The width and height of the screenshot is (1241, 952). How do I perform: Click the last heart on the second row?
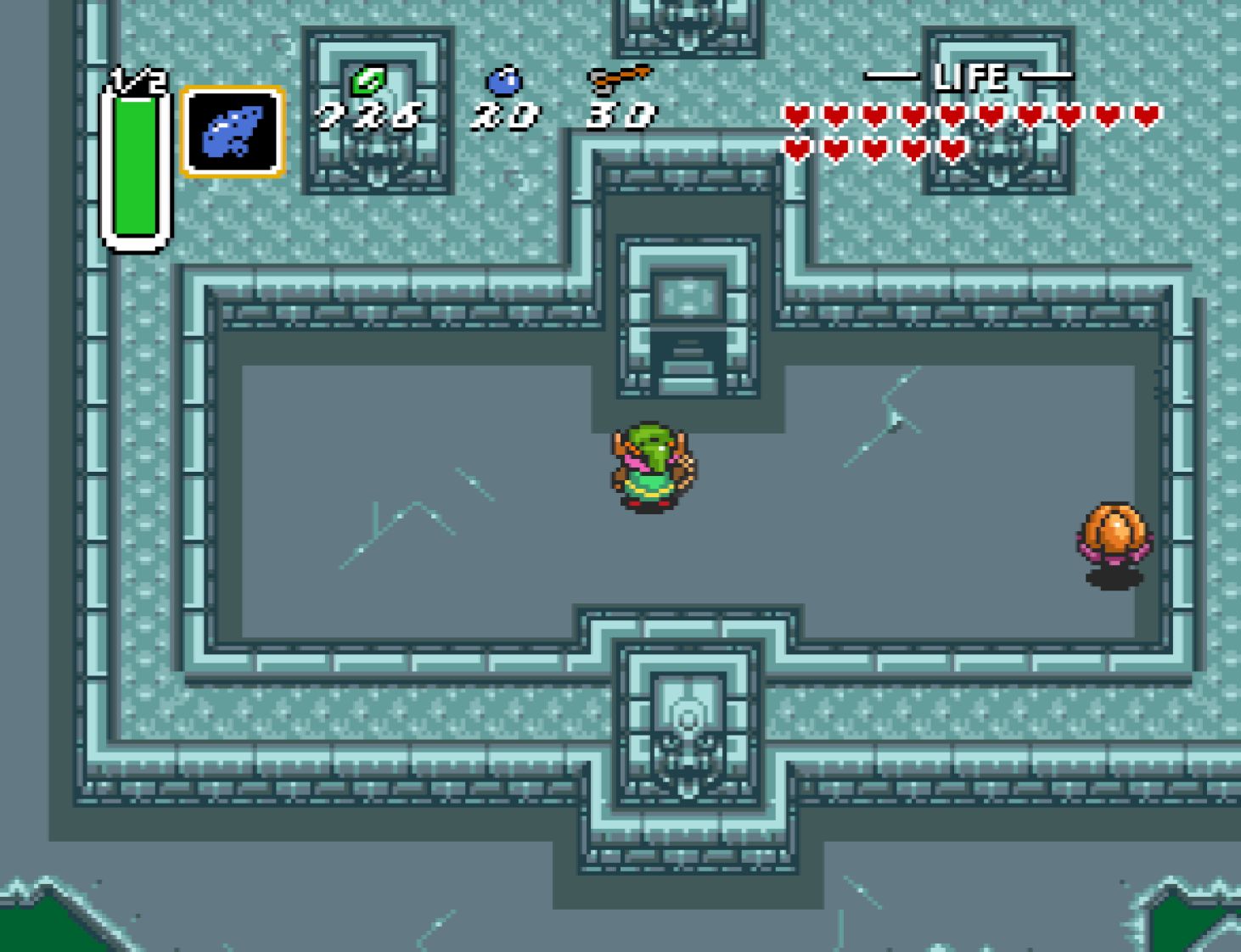click(951, 146)
